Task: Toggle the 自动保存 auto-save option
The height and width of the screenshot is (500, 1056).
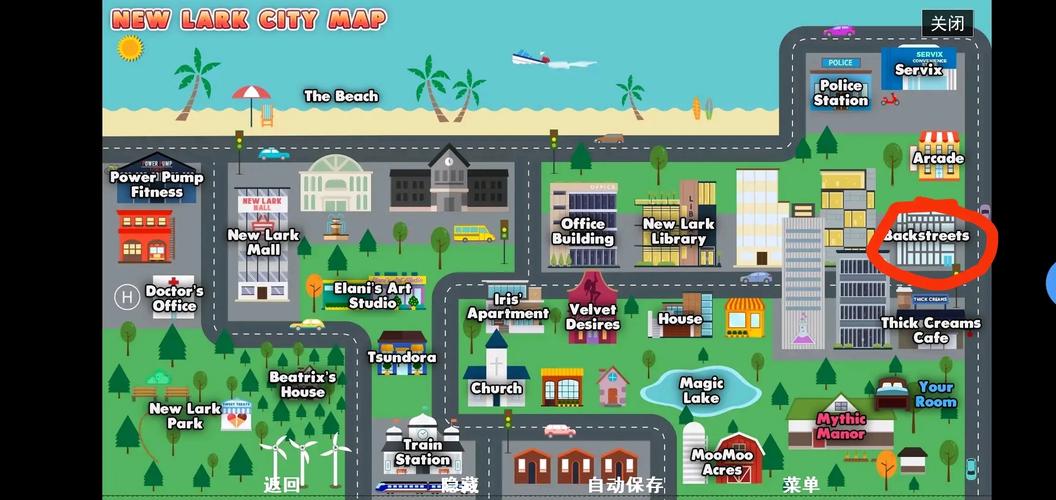Action: pos(625,485)
